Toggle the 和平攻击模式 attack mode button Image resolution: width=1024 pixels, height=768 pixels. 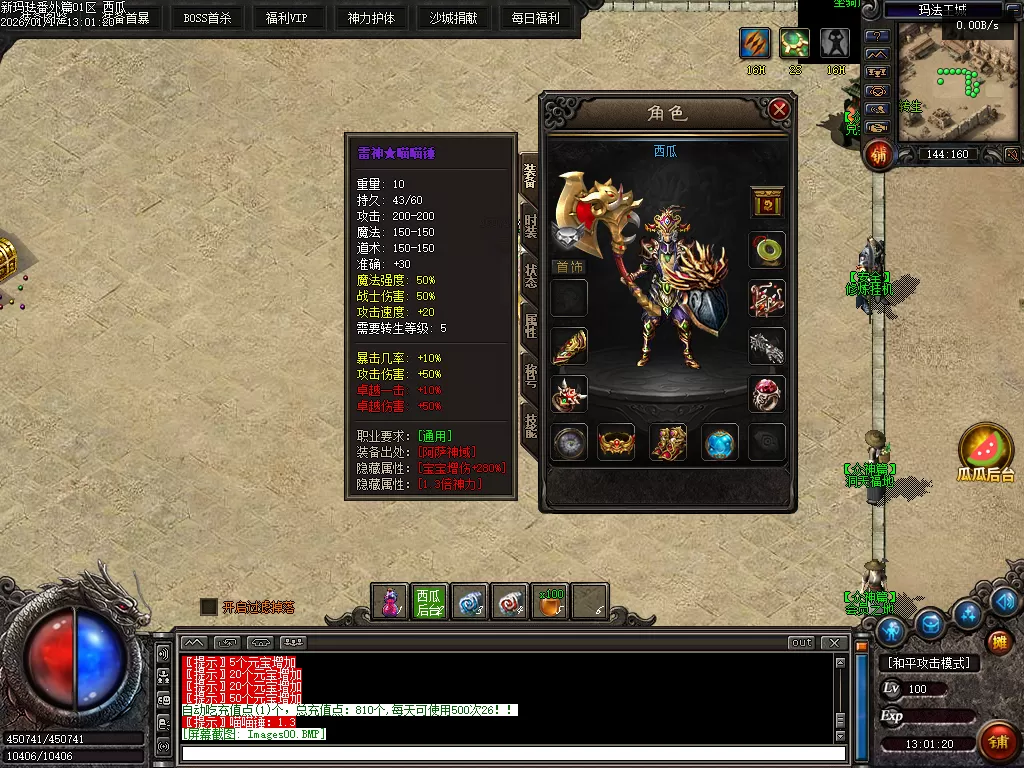pyautogui.click(x=928, y=663)
